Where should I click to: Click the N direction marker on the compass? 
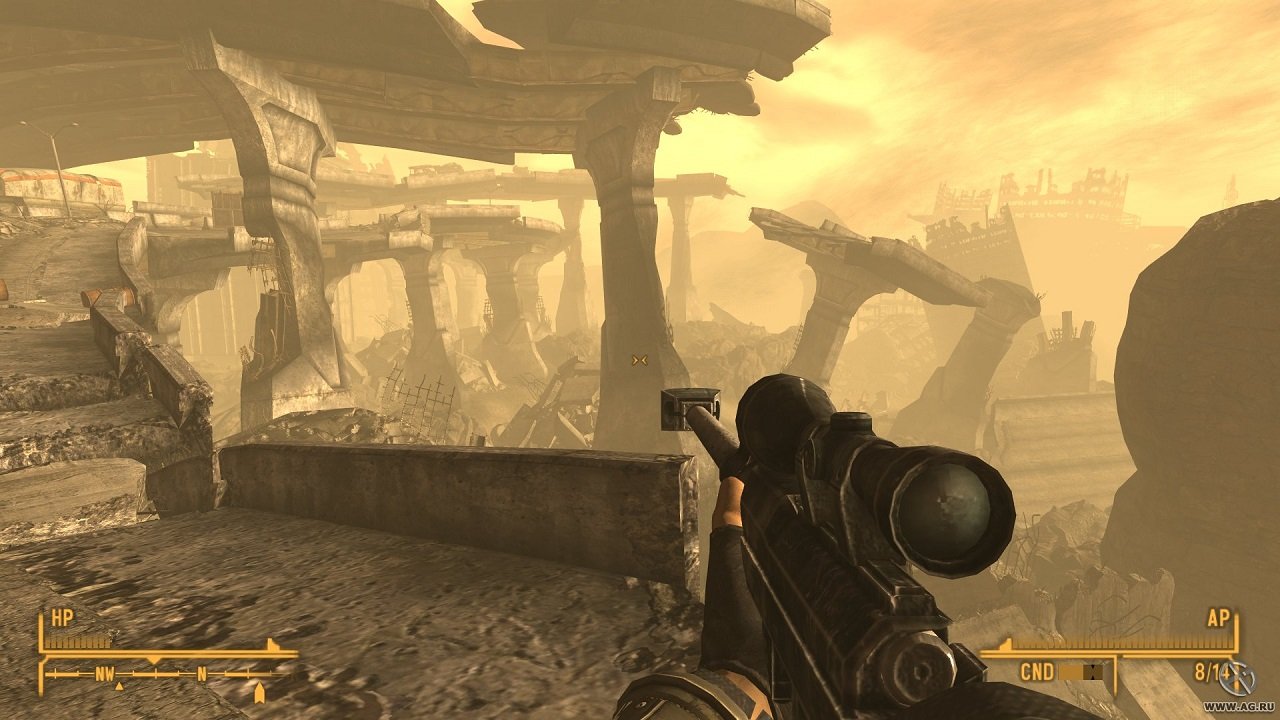202,675
